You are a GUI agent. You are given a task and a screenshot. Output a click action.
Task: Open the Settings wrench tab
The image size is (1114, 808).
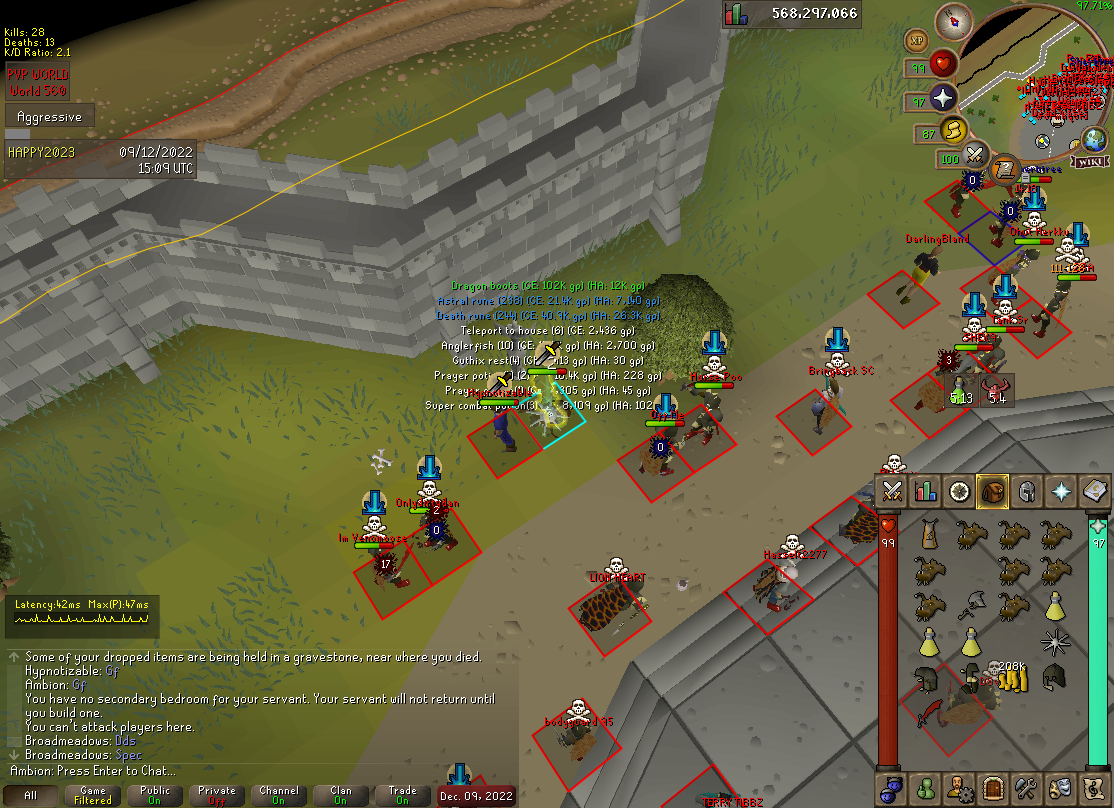(1026, 788)
